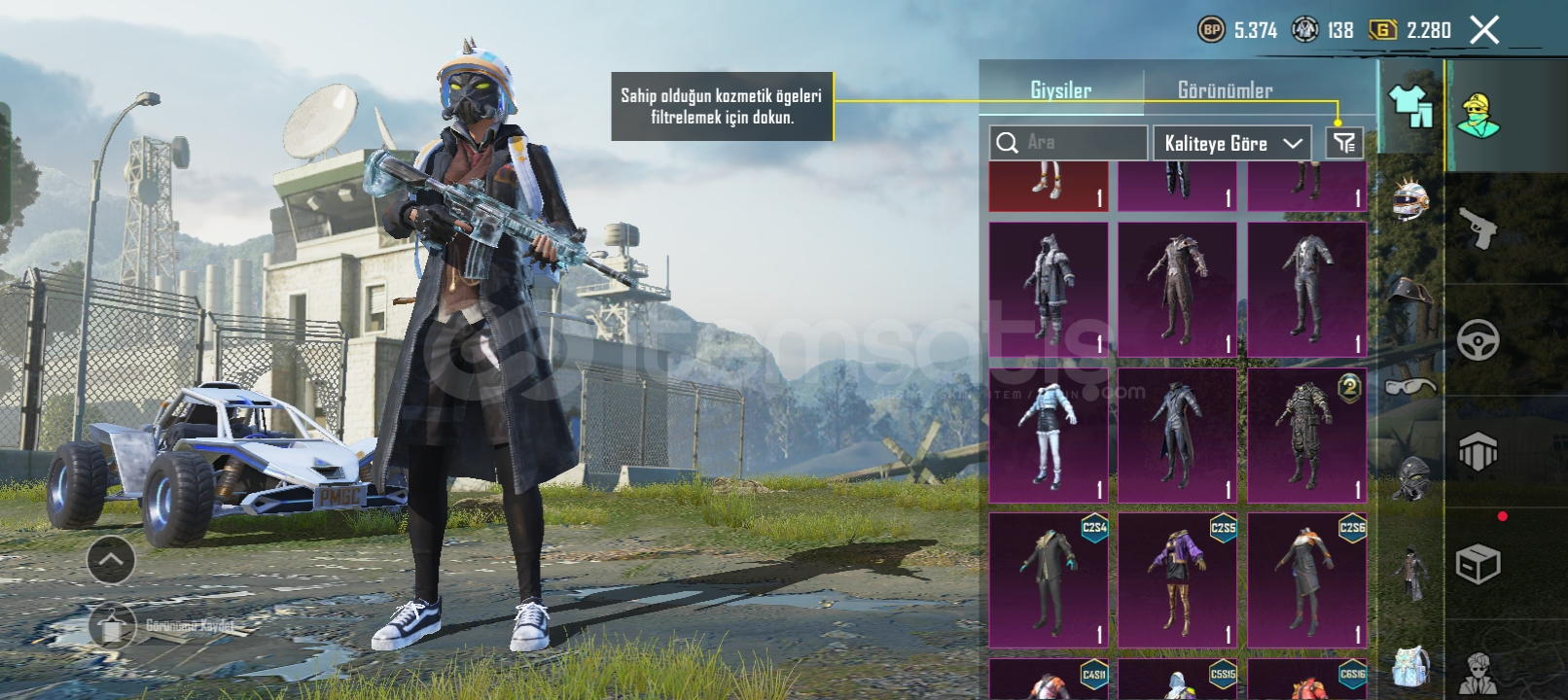Open the character outfit category
Image resolution: width=1568 pixels, height=700 pixels.
point(1478,117)
